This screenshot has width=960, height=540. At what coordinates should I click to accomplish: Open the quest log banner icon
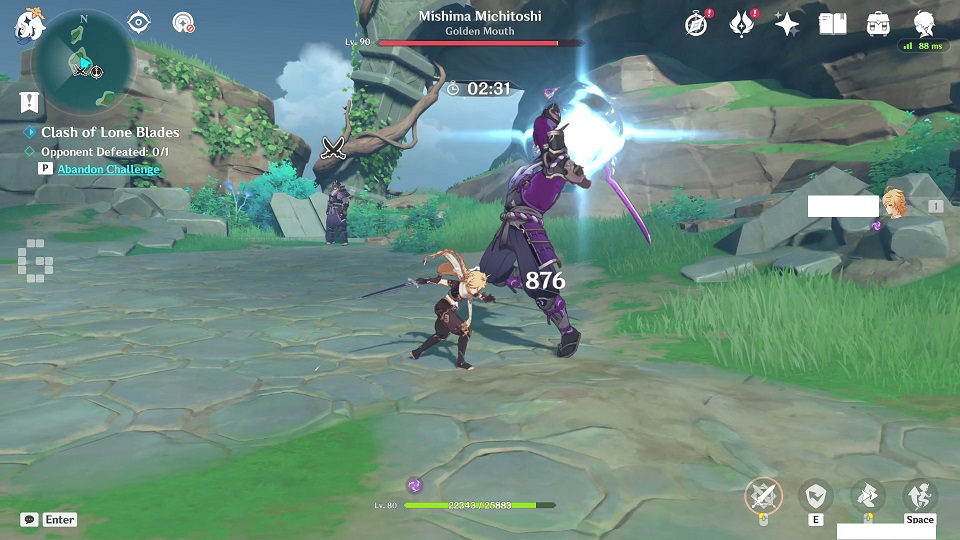click(x=28, y=102)
